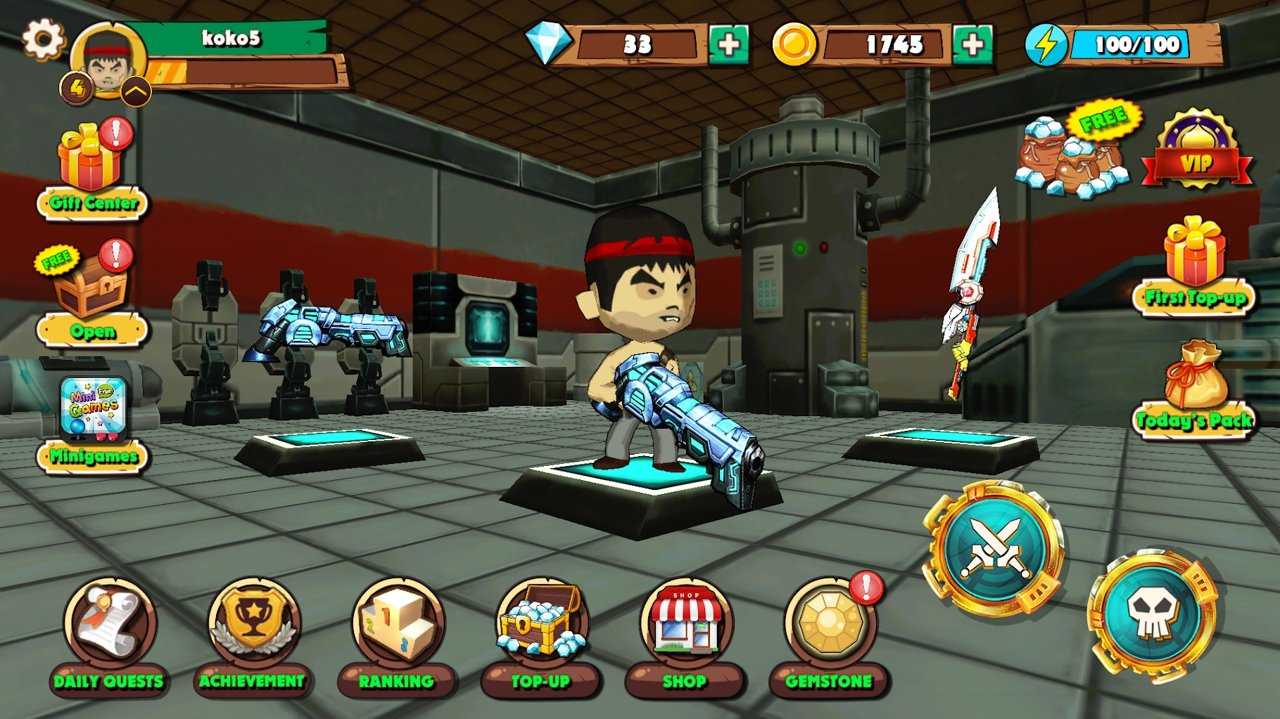Open the VIP badge

[1197, 152]
